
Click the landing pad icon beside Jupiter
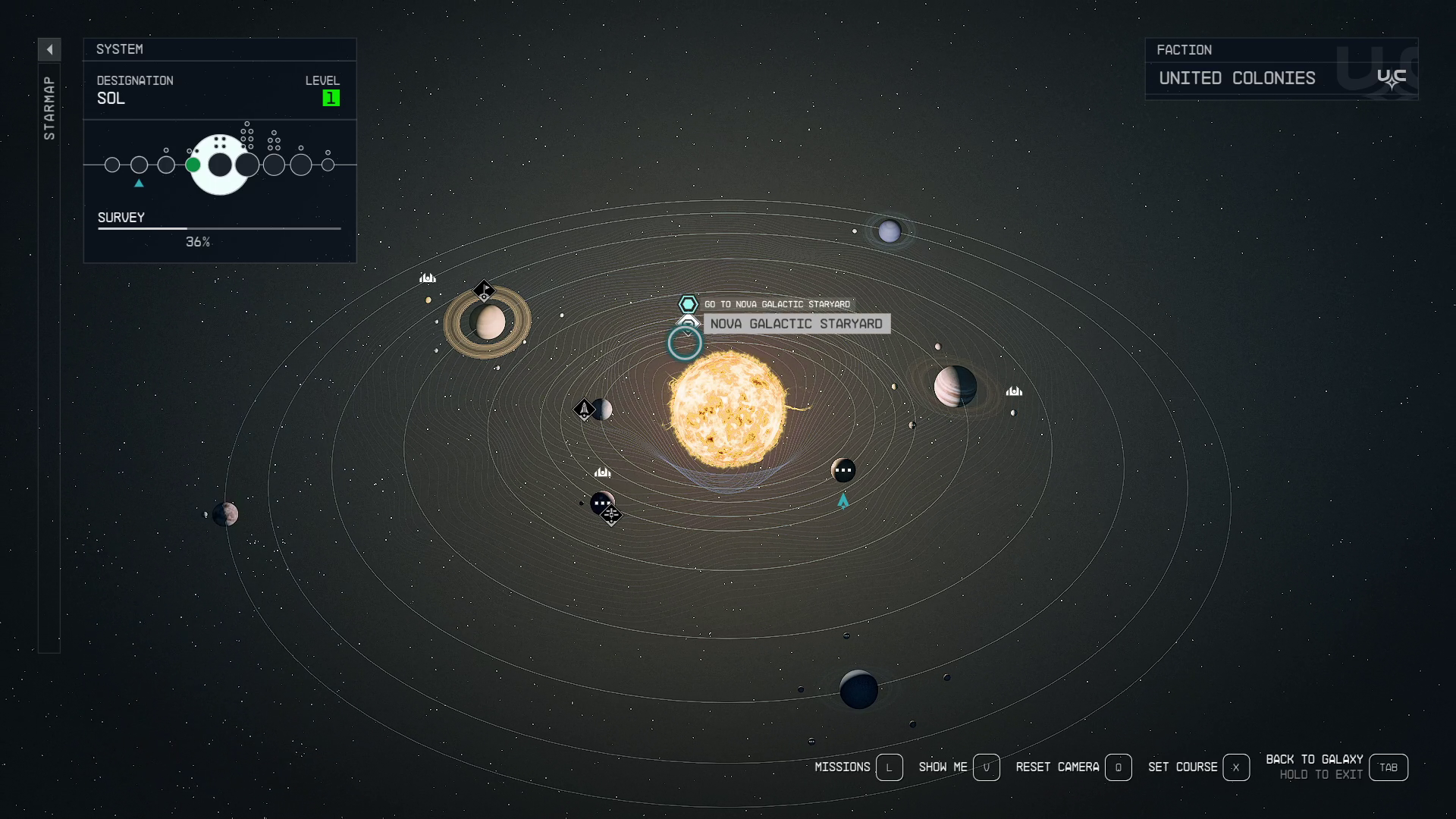pyautogui.click(x=1014, y=391)
